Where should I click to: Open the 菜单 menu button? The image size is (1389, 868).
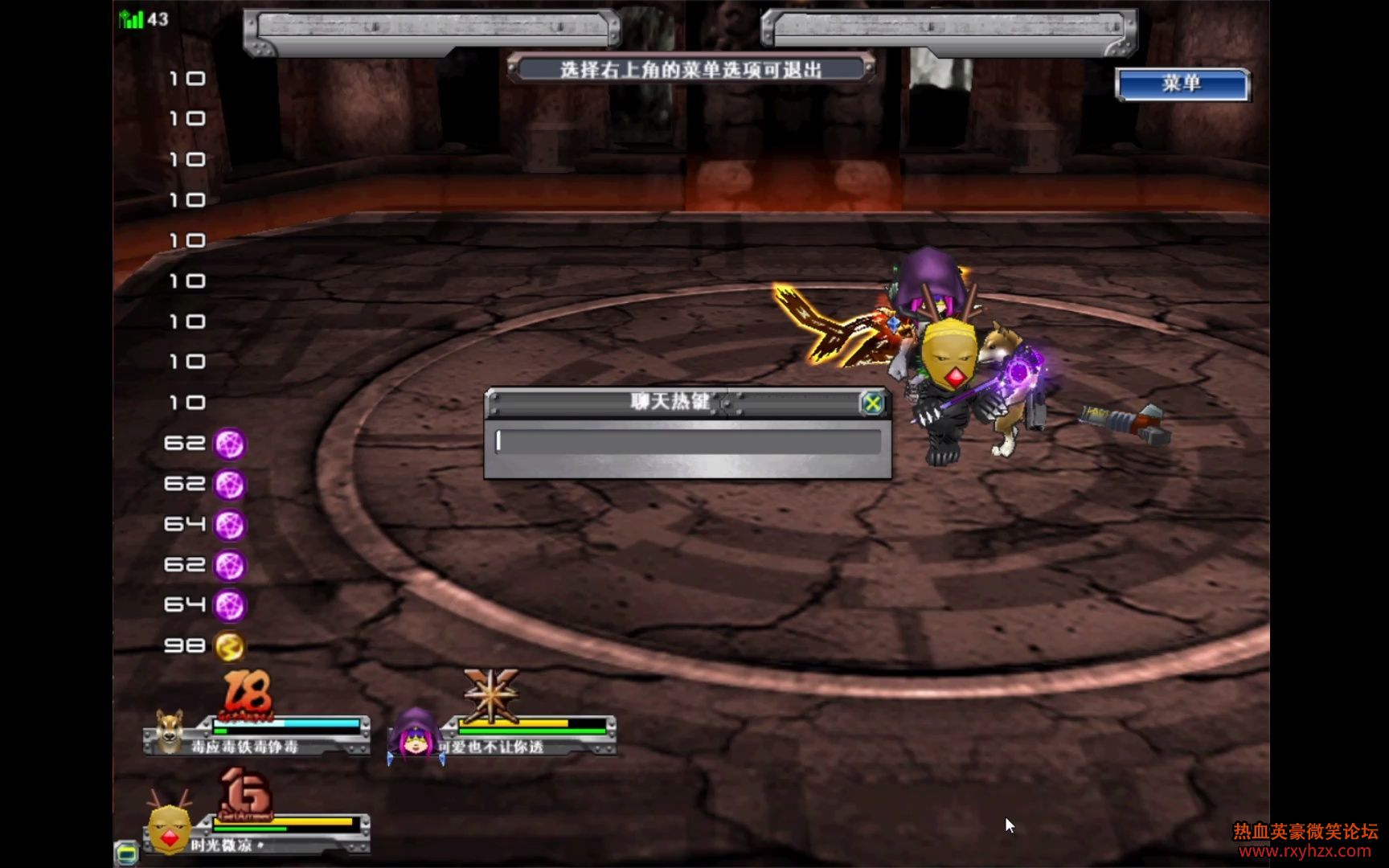1182,84
